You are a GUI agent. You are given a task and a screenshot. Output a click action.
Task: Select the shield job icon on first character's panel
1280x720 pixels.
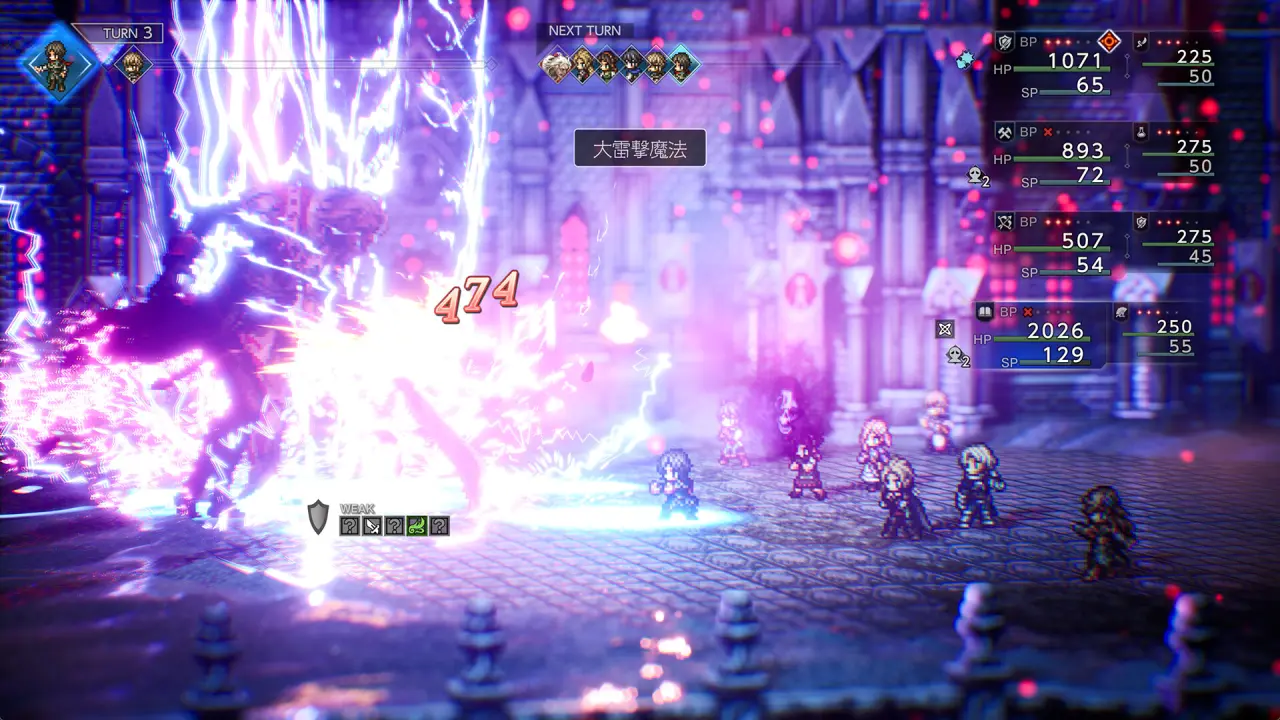pyautogui.click(x=1004, y=41)
